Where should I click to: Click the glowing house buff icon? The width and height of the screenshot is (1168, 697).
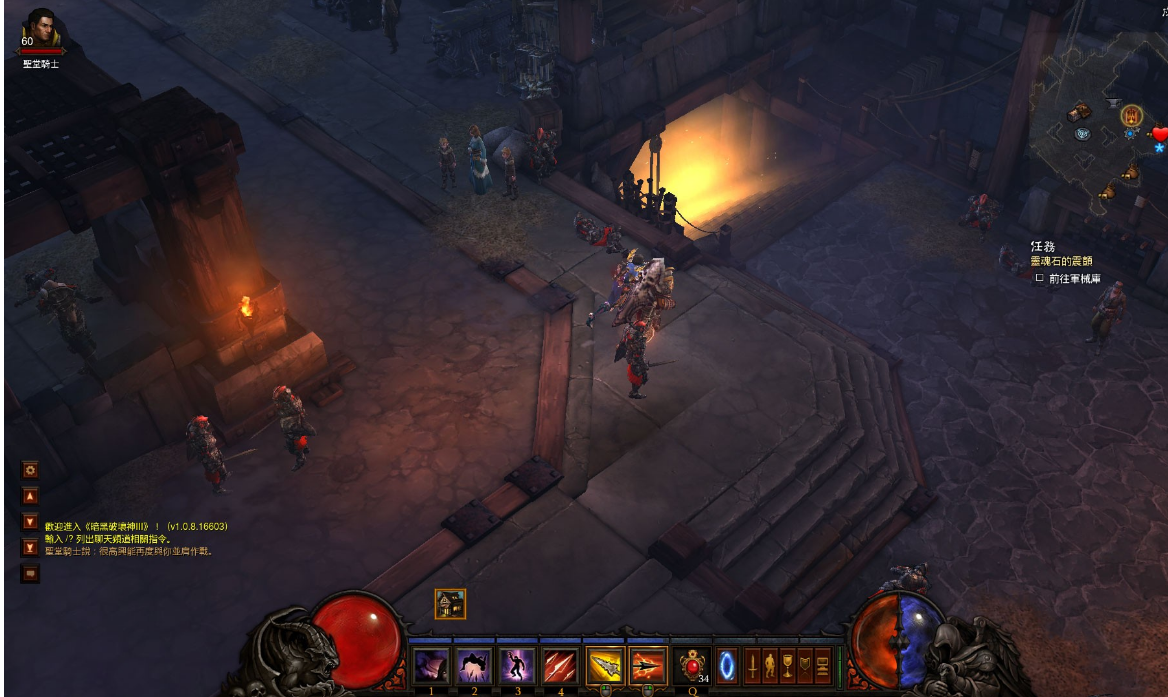[x=450, y=604]
